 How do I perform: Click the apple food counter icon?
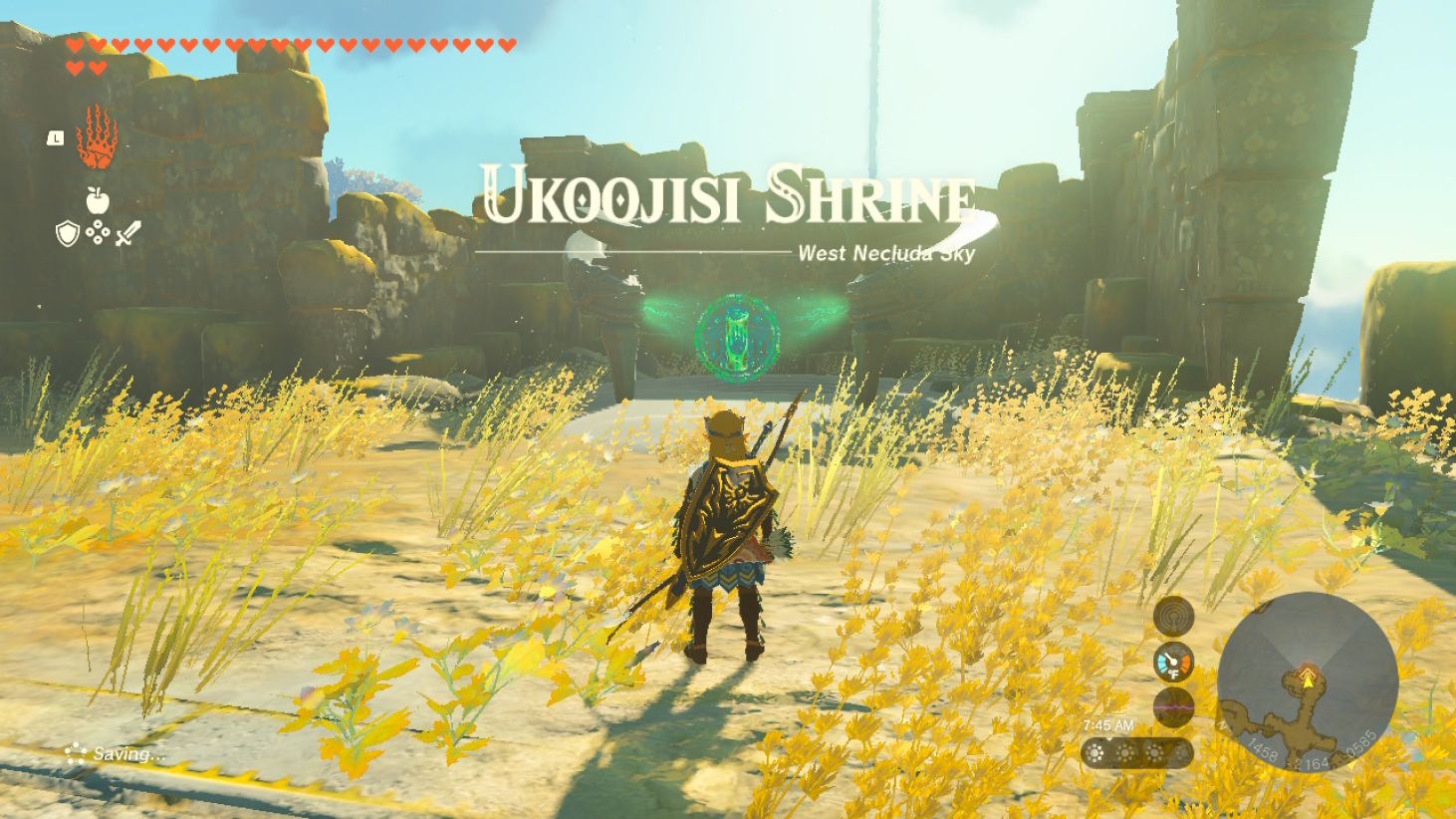pos(98,201)
